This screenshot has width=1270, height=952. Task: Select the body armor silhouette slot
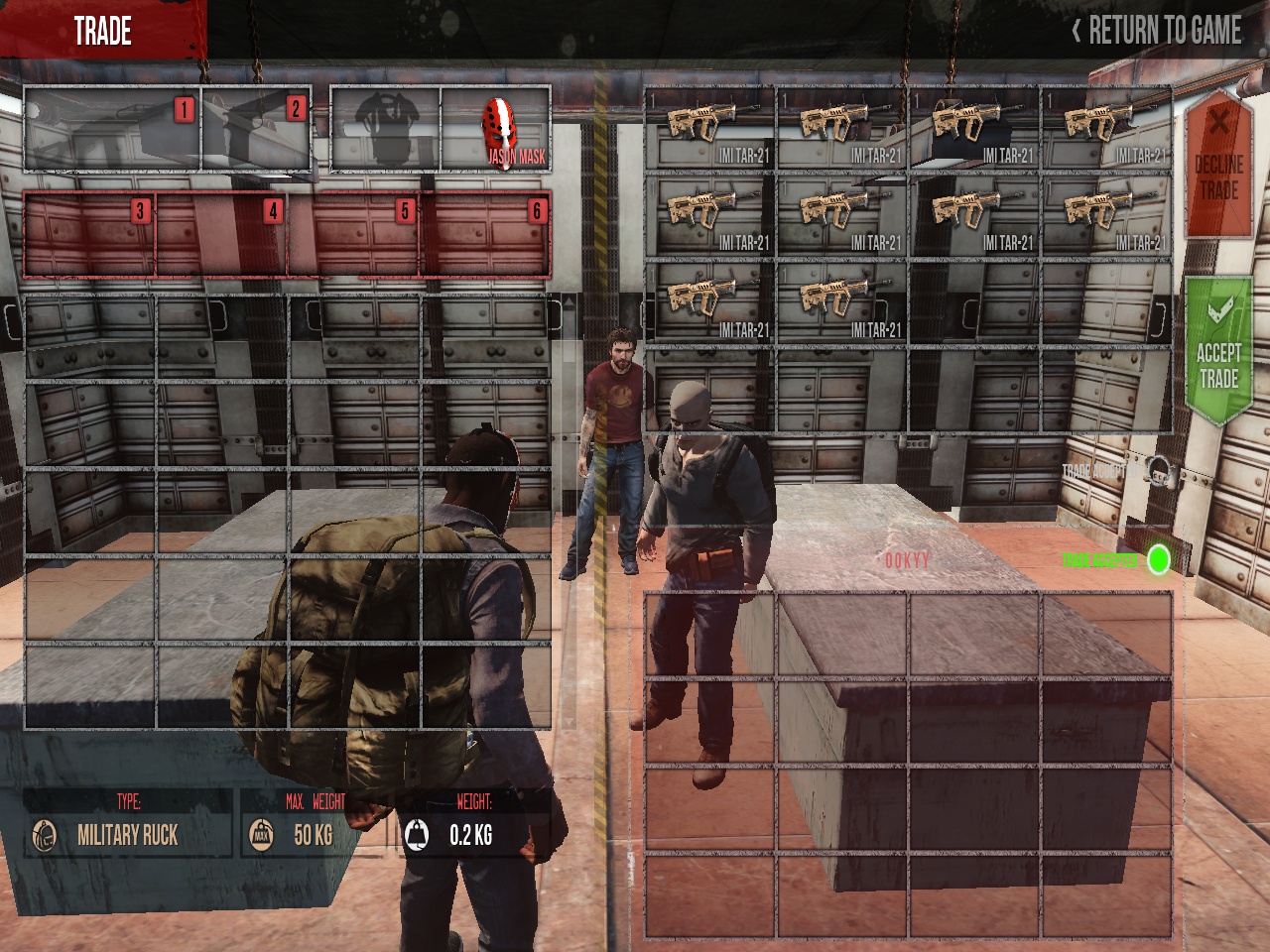[385, 130]
